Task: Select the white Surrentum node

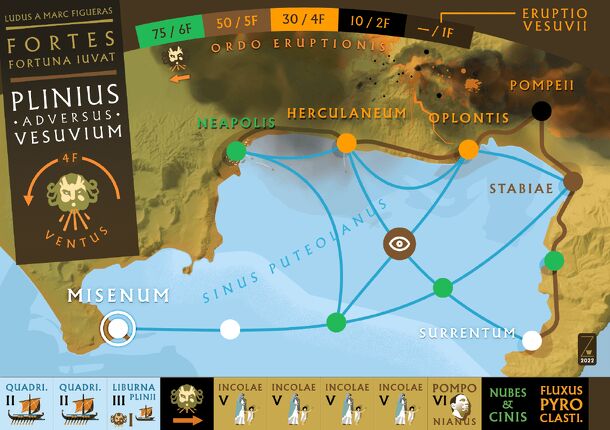Action: pos(532,341)
